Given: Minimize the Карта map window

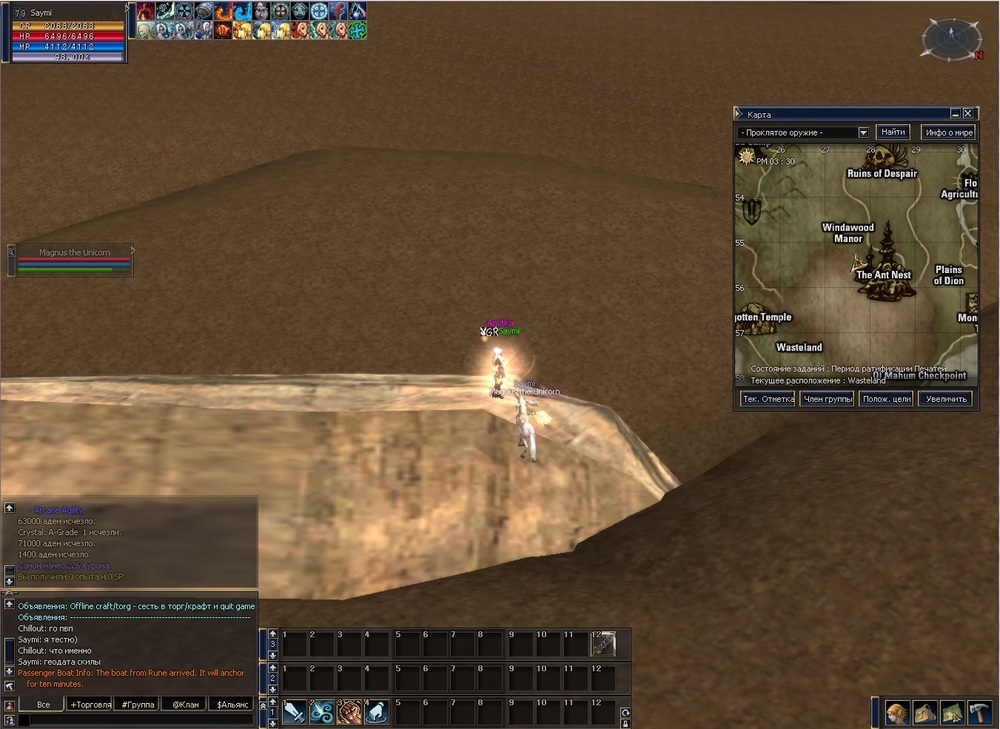Looking at the screenshot, I should 955,114.
